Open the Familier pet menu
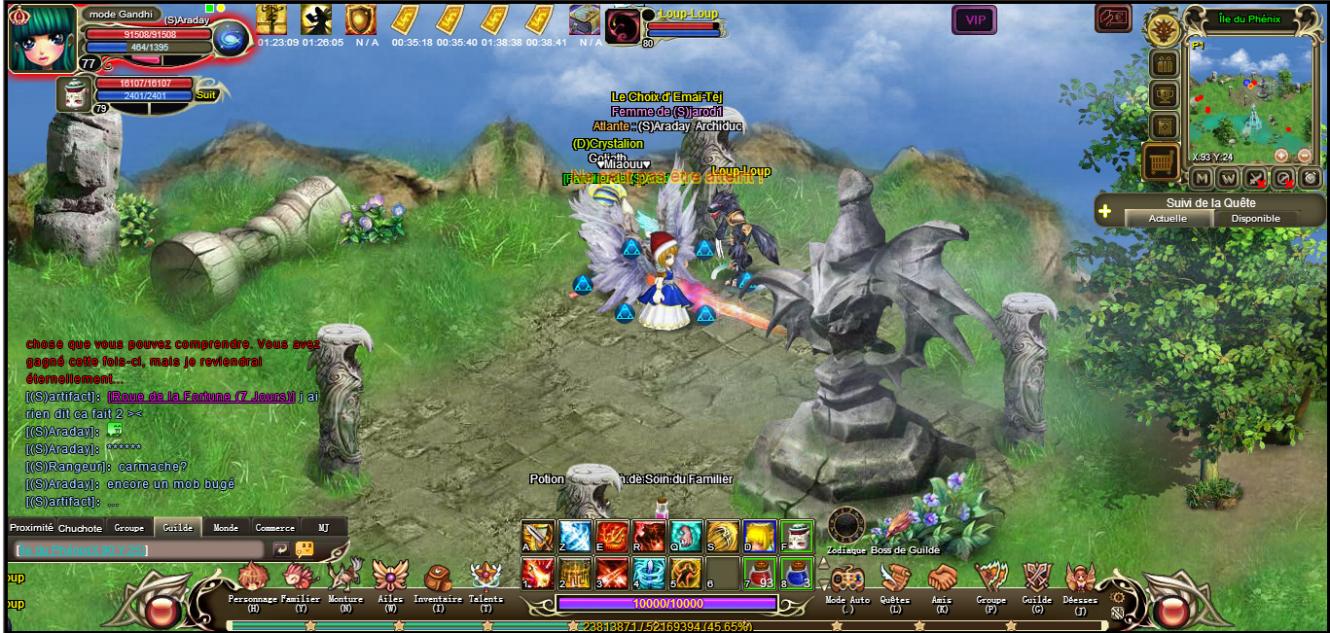Viewport: 1330px width, 633px height. 299,579
